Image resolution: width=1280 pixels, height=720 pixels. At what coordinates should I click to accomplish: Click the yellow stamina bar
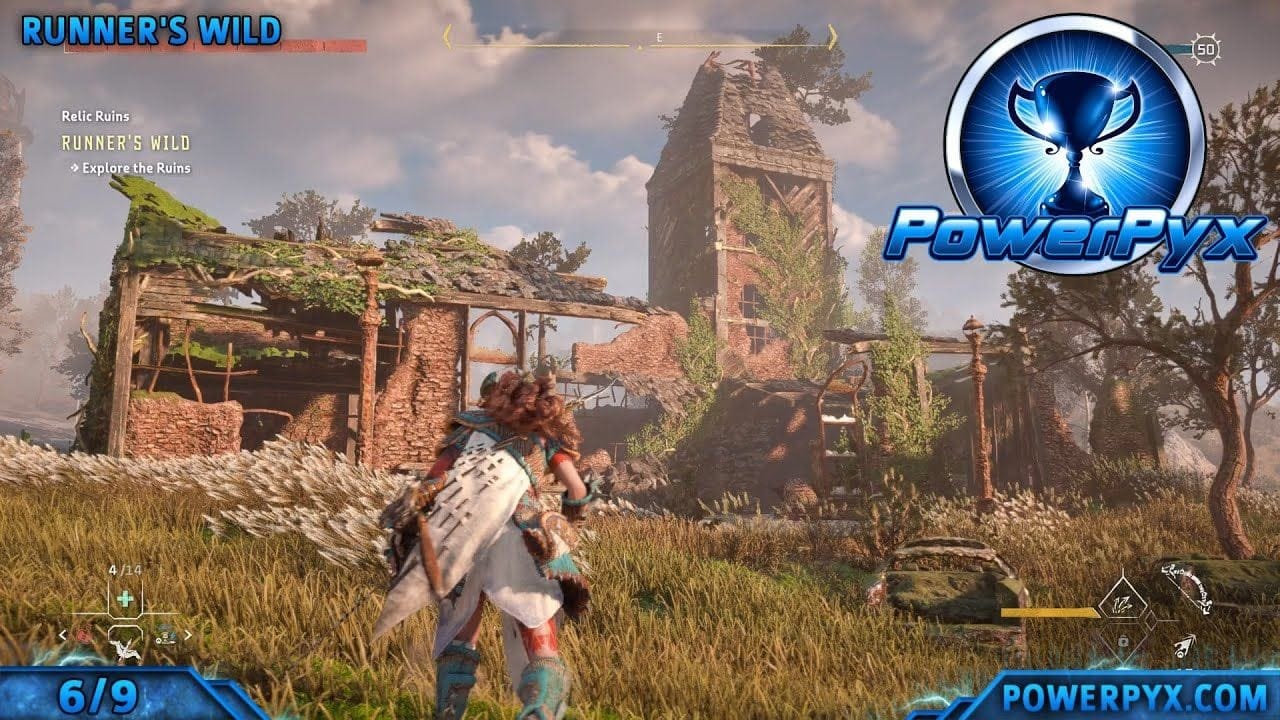point(1048,612)
